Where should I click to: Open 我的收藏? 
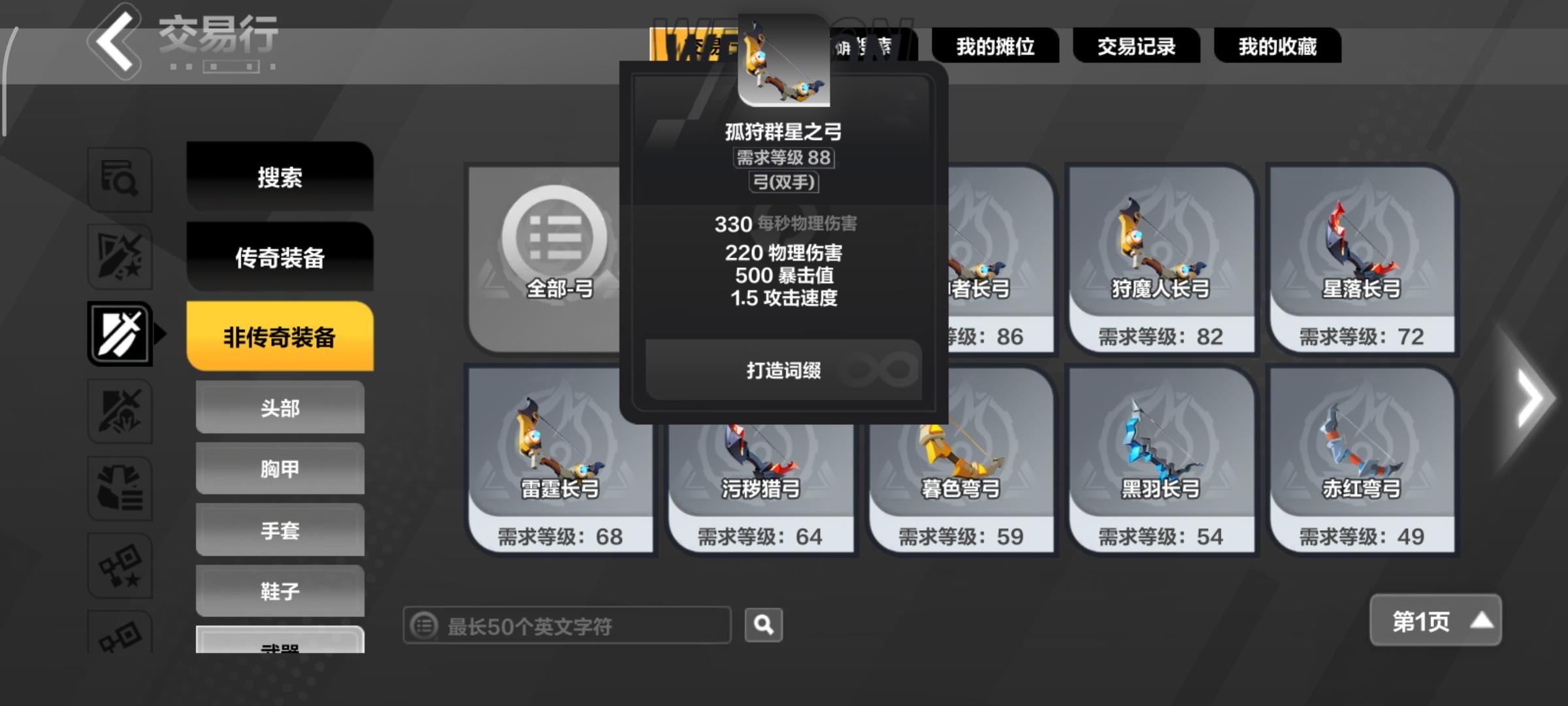pyautogui.click(x=1277, y=46)
